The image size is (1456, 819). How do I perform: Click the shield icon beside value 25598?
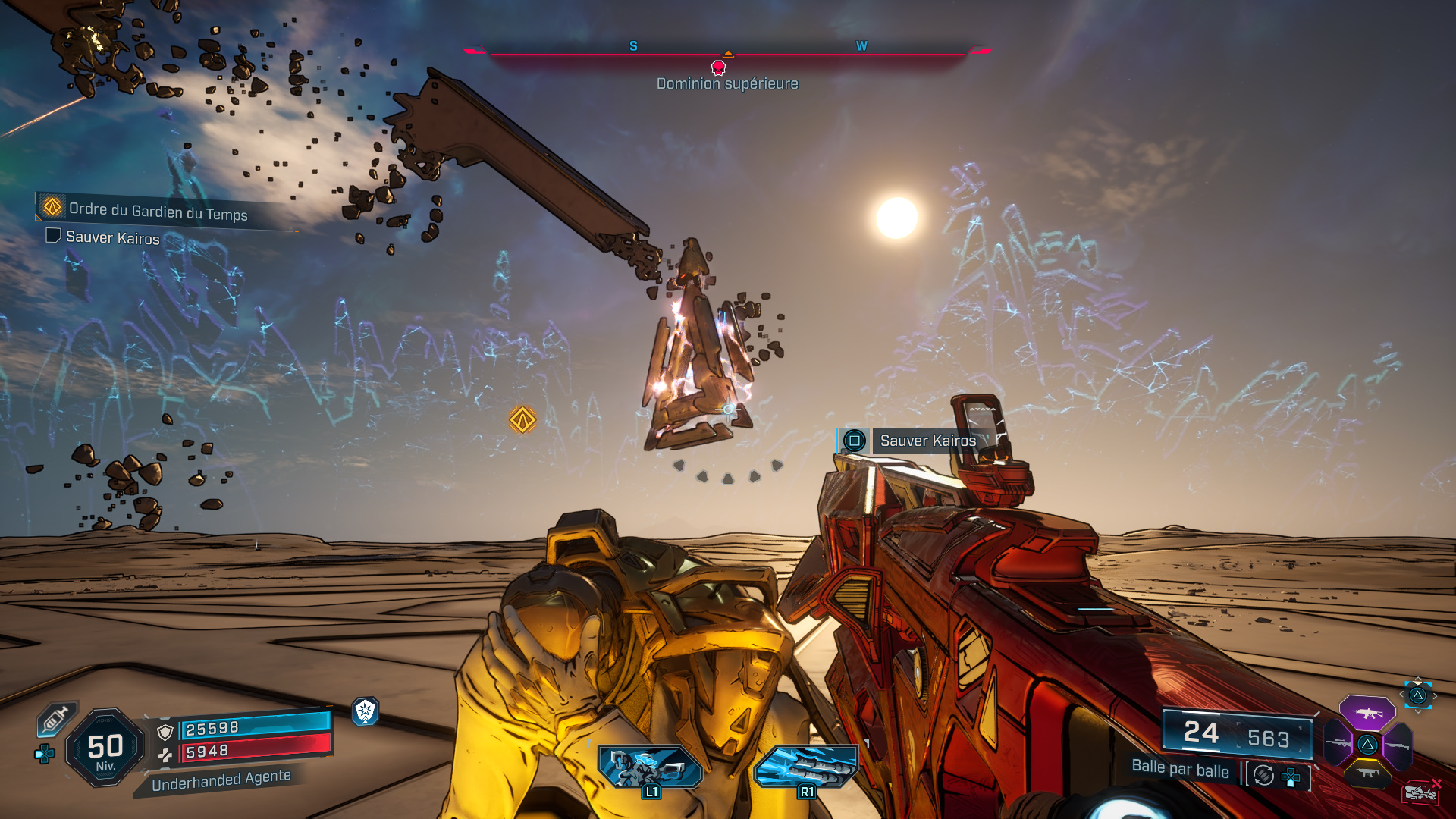tap(165, 733)
